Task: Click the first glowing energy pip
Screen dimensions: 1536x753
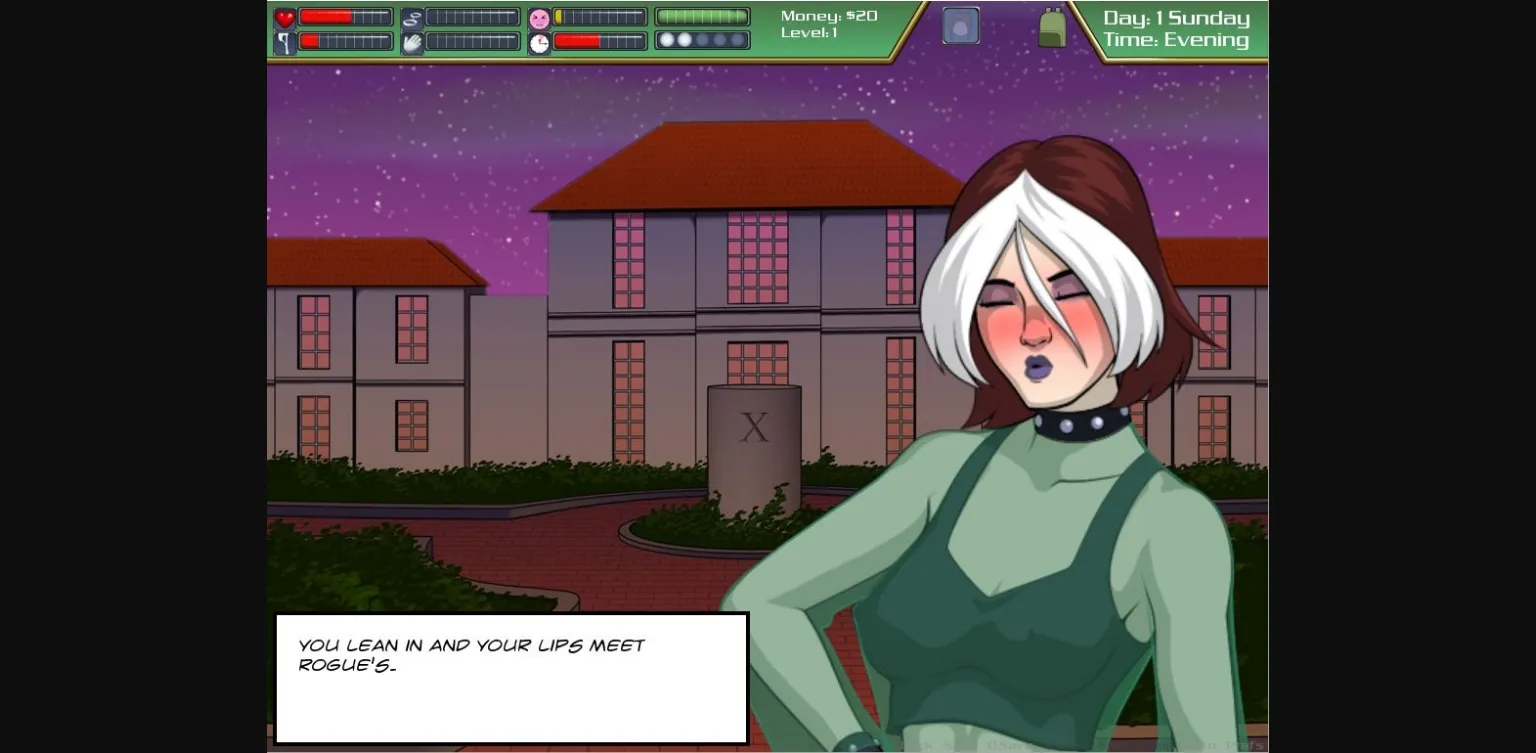Action: (666, 40)
